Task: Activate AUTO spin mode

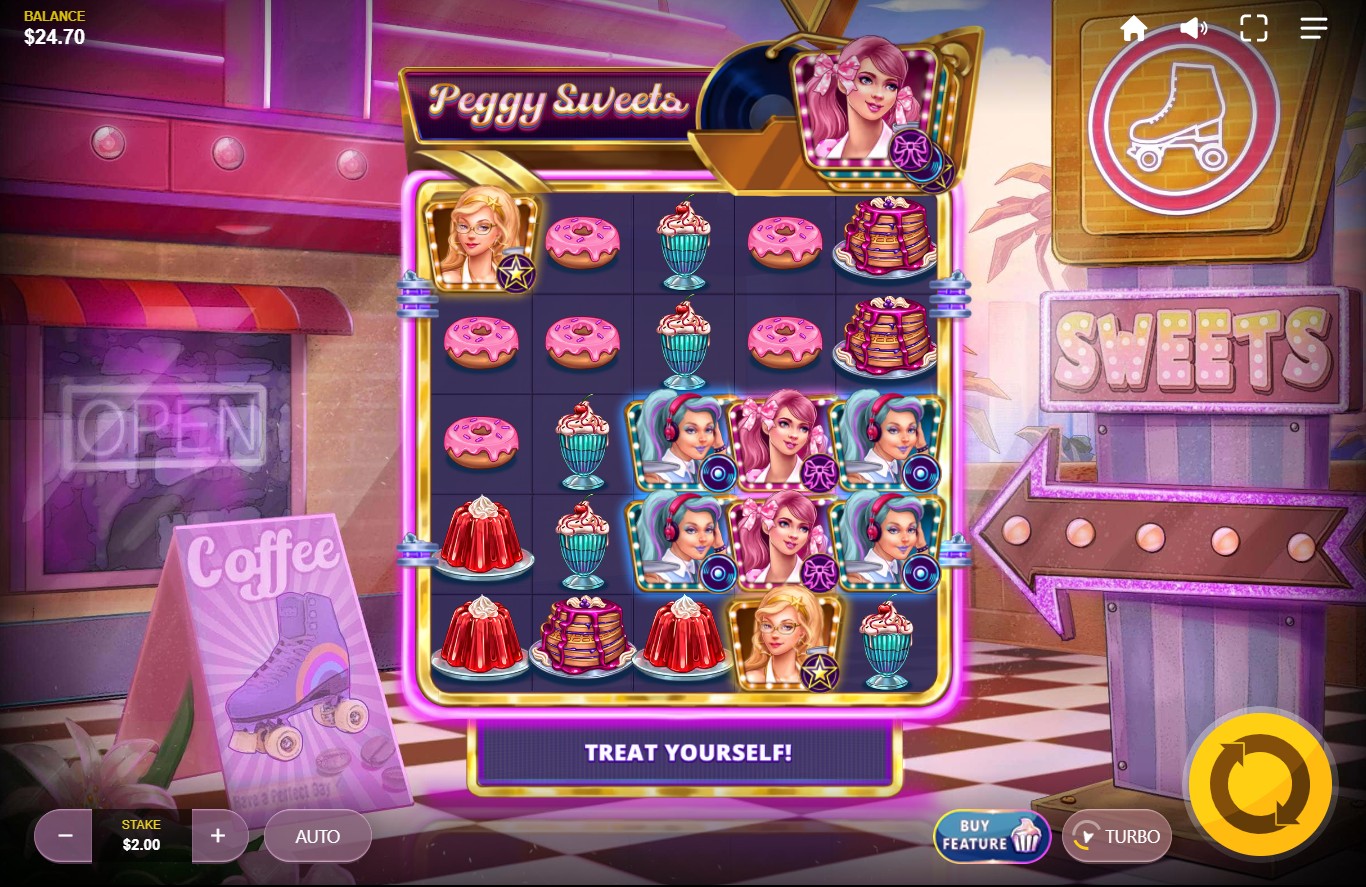Action: (318, 836)
